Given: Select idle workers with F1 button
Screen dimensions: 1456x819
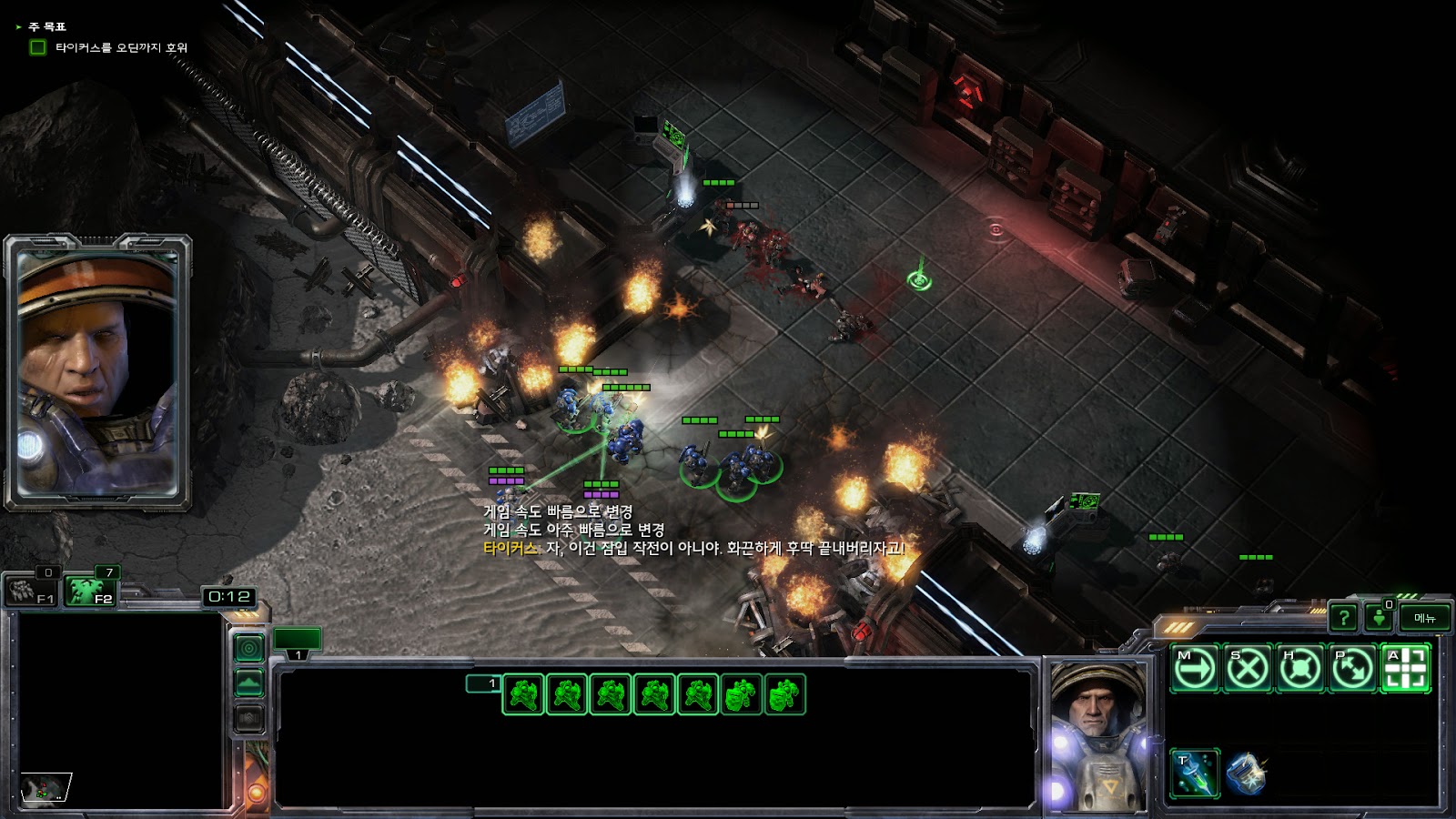Looking at the screenshot, I should coord(33,591).
